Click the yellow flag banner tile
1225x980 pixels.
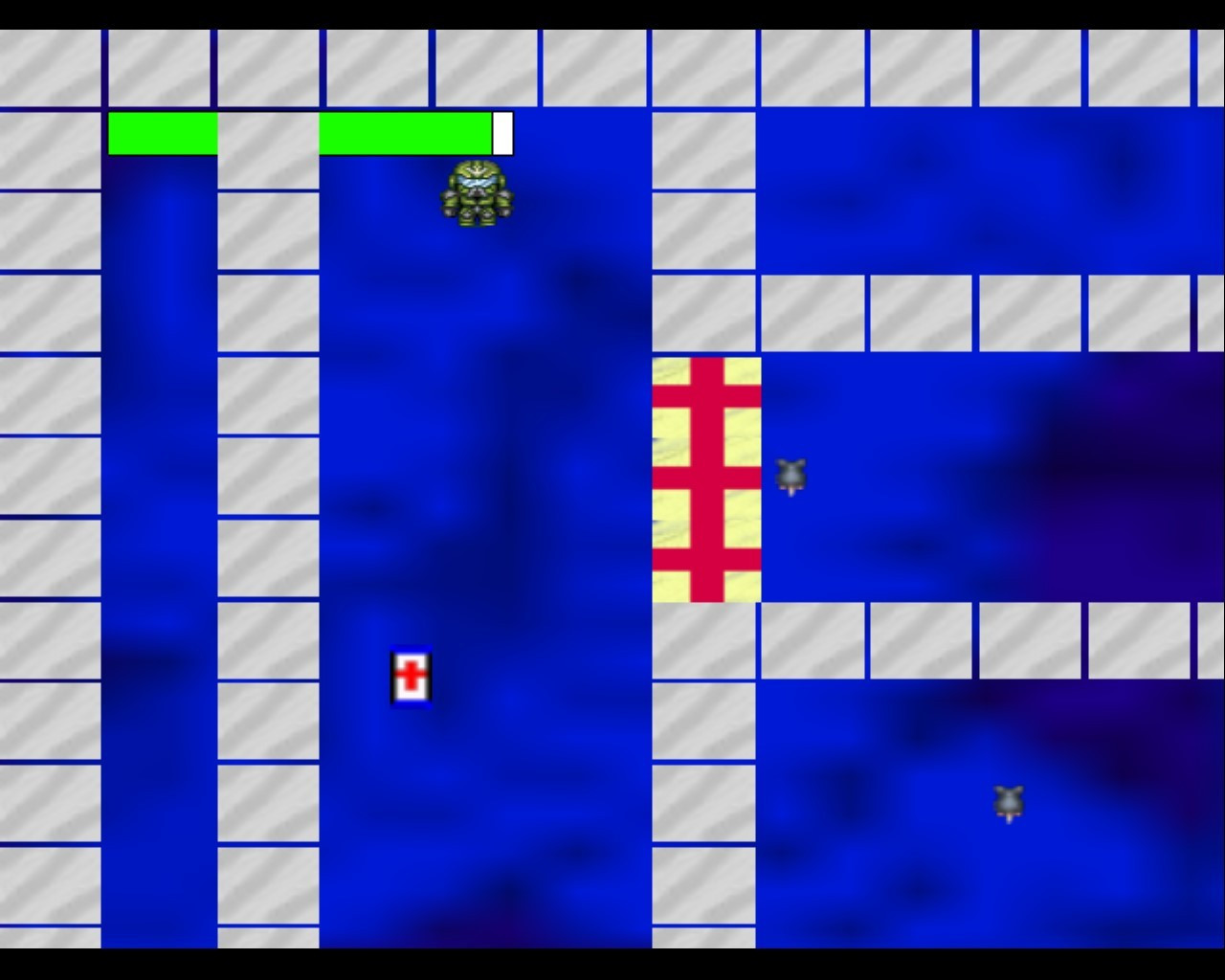(706, 479)
